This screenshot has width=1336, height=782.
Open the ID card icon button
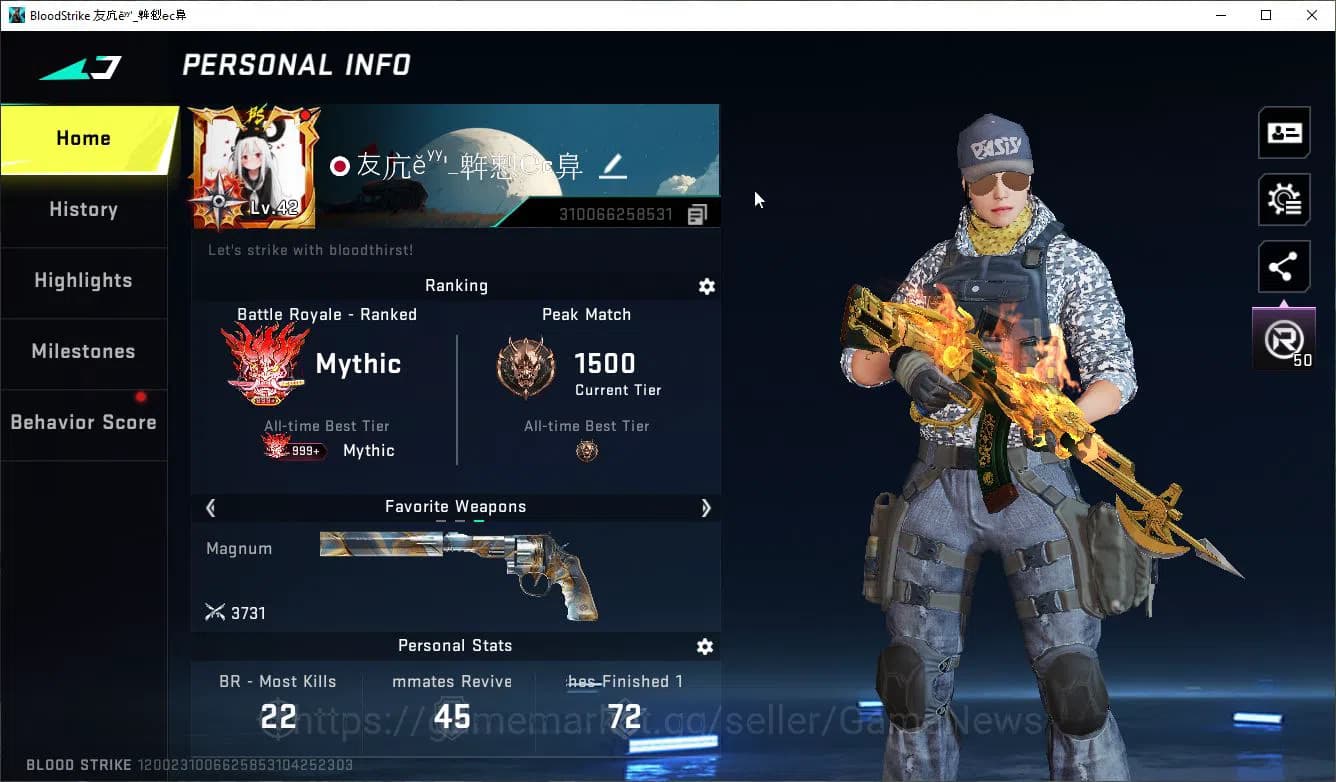tap(1284, 133)
